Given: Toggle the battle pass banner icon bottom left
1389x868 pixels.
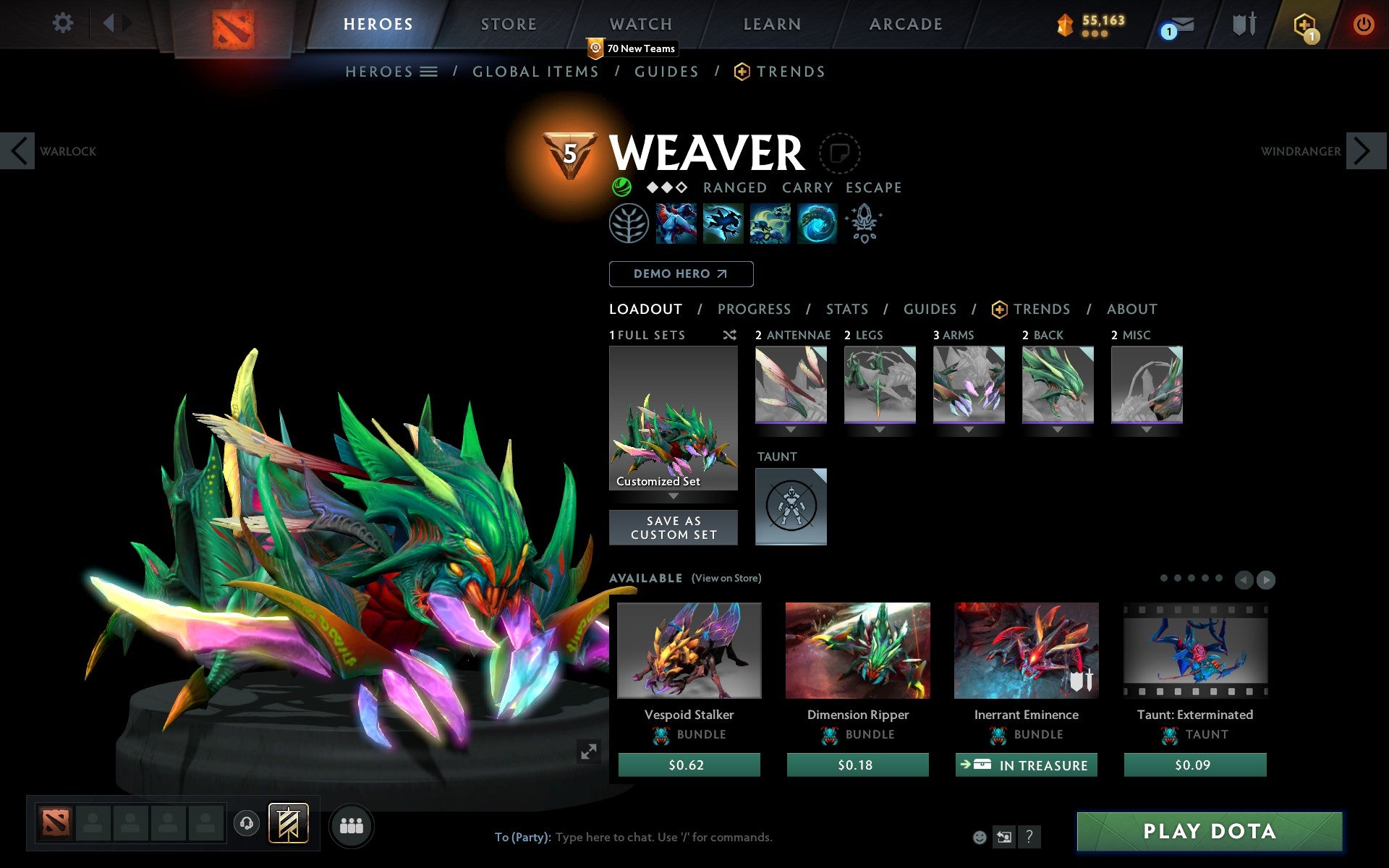Looking at the screenshot, I should click(288, 822).
